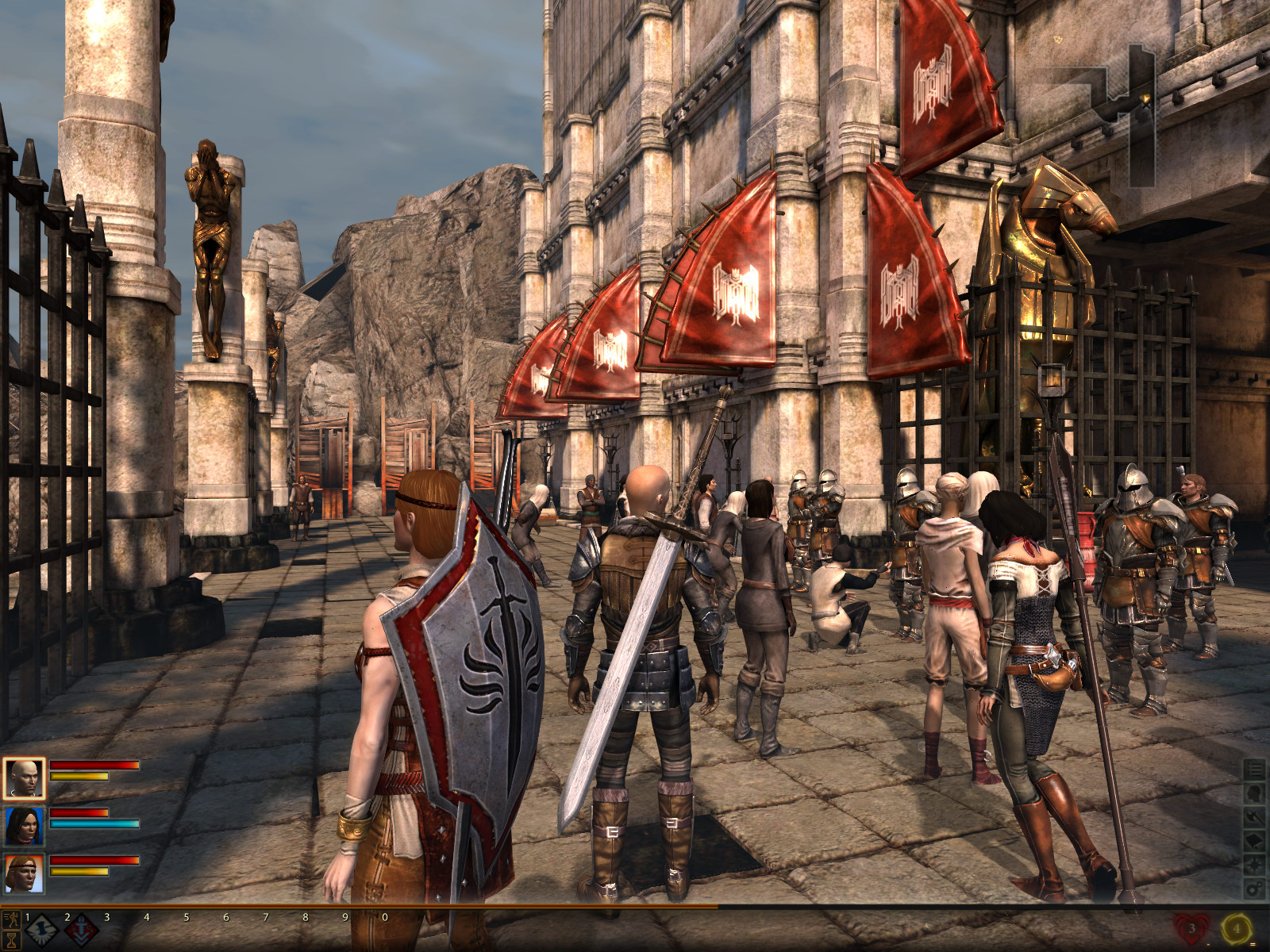Activate the red downward-sword ability in slot 2
This screenshot has width=1270, height=952.
[81, 931]
